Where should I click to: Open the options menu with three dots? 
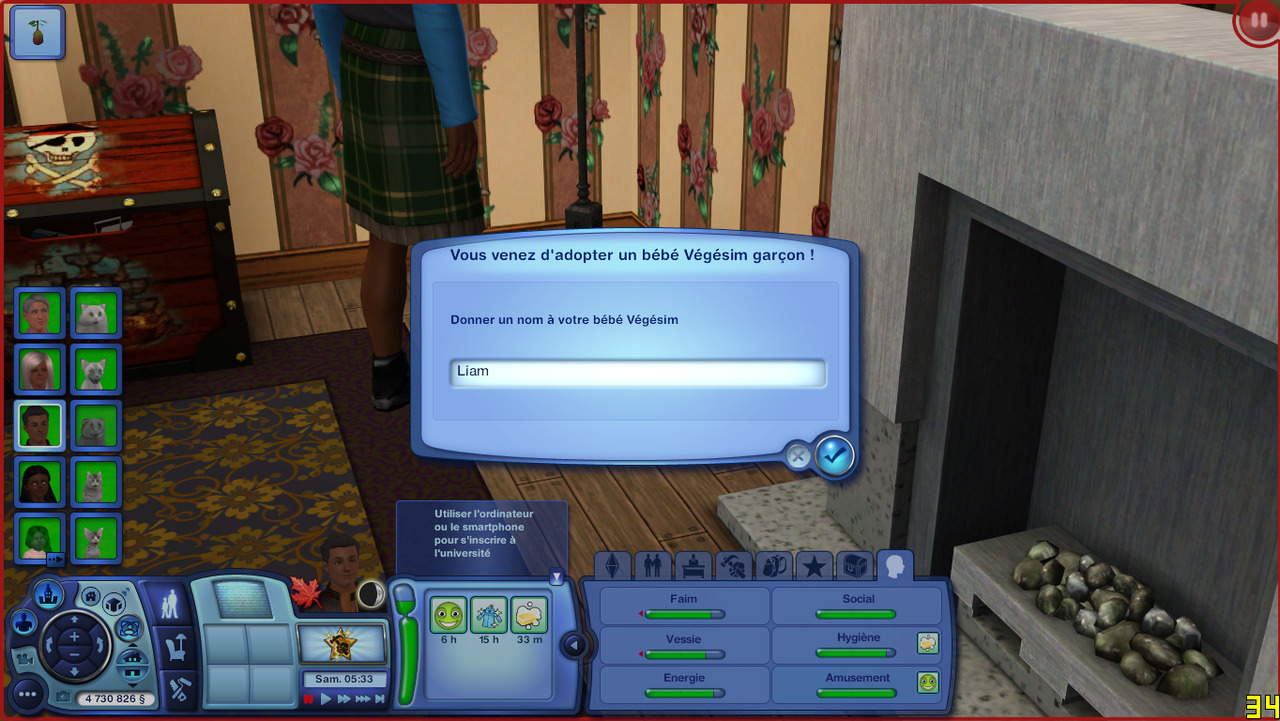click(27, 692)
